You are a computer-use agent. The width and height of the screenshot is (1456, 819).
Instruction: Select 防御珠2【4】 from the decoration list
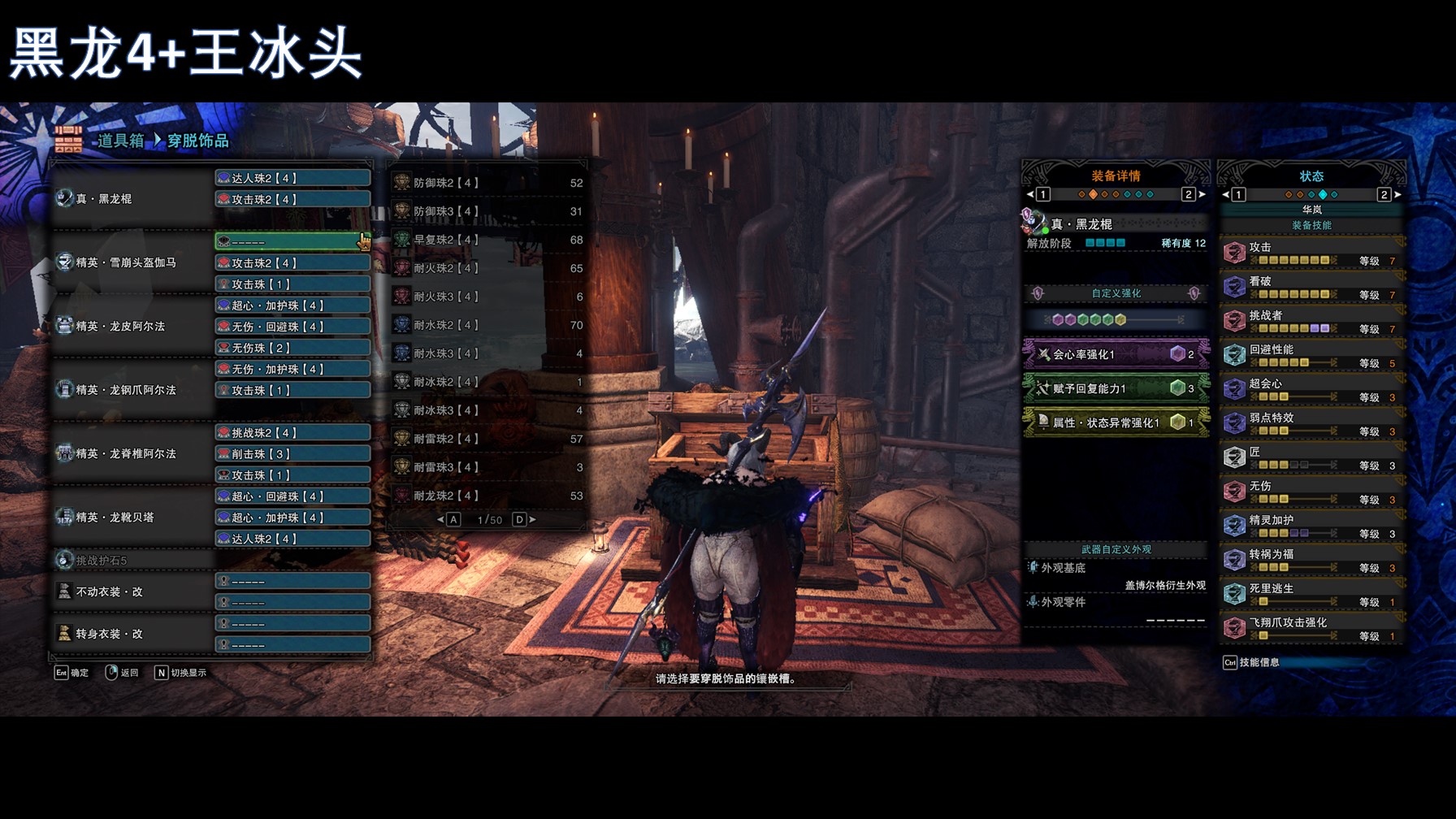point(487,184)
